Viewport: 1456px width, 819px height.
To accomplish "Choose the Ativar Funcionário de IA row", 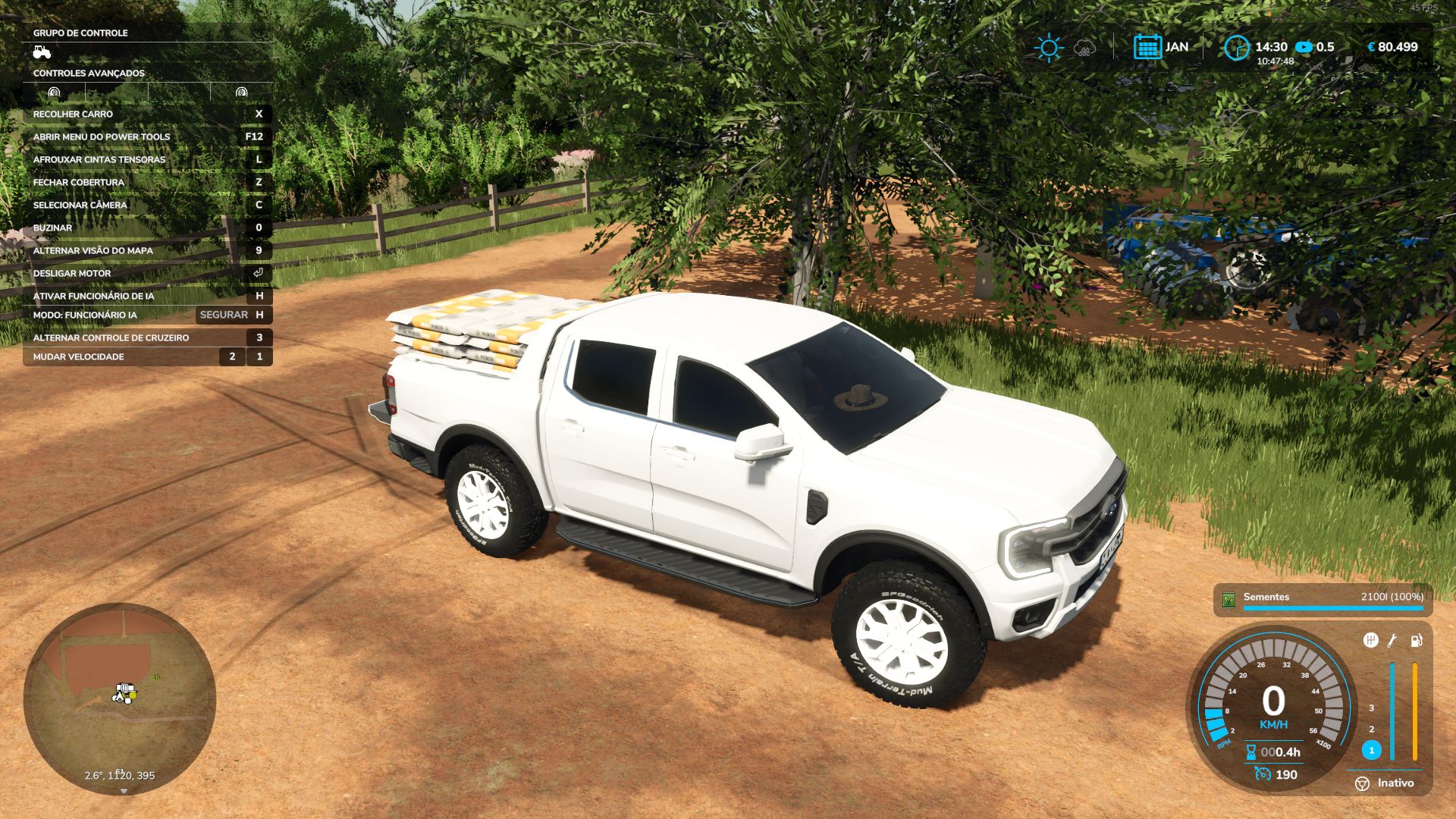I will click(148, 296).
